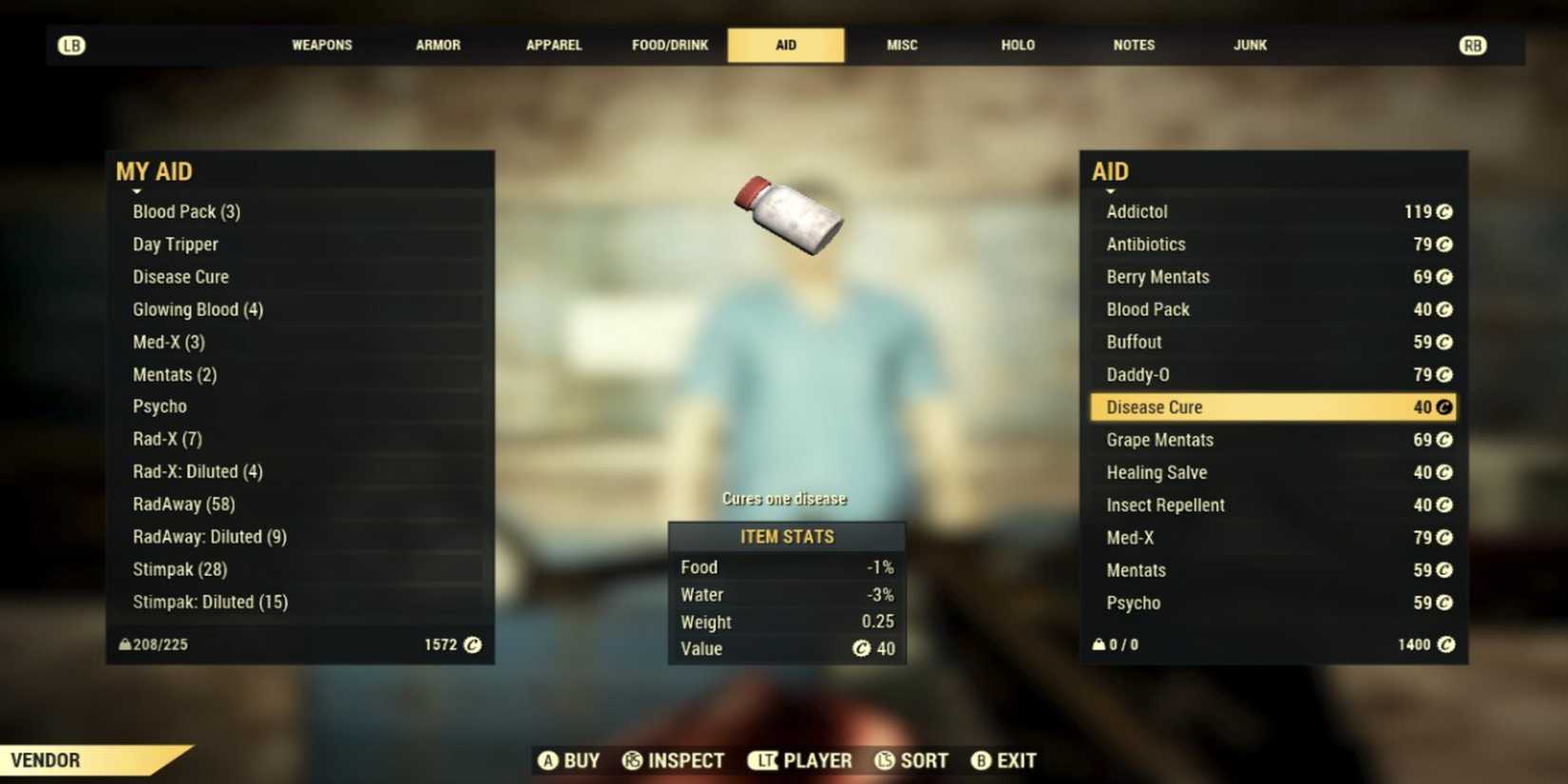Viewport: 1568px width, 784px height.
Task: Click the B button icon next to EXIT
Action: 979,760
